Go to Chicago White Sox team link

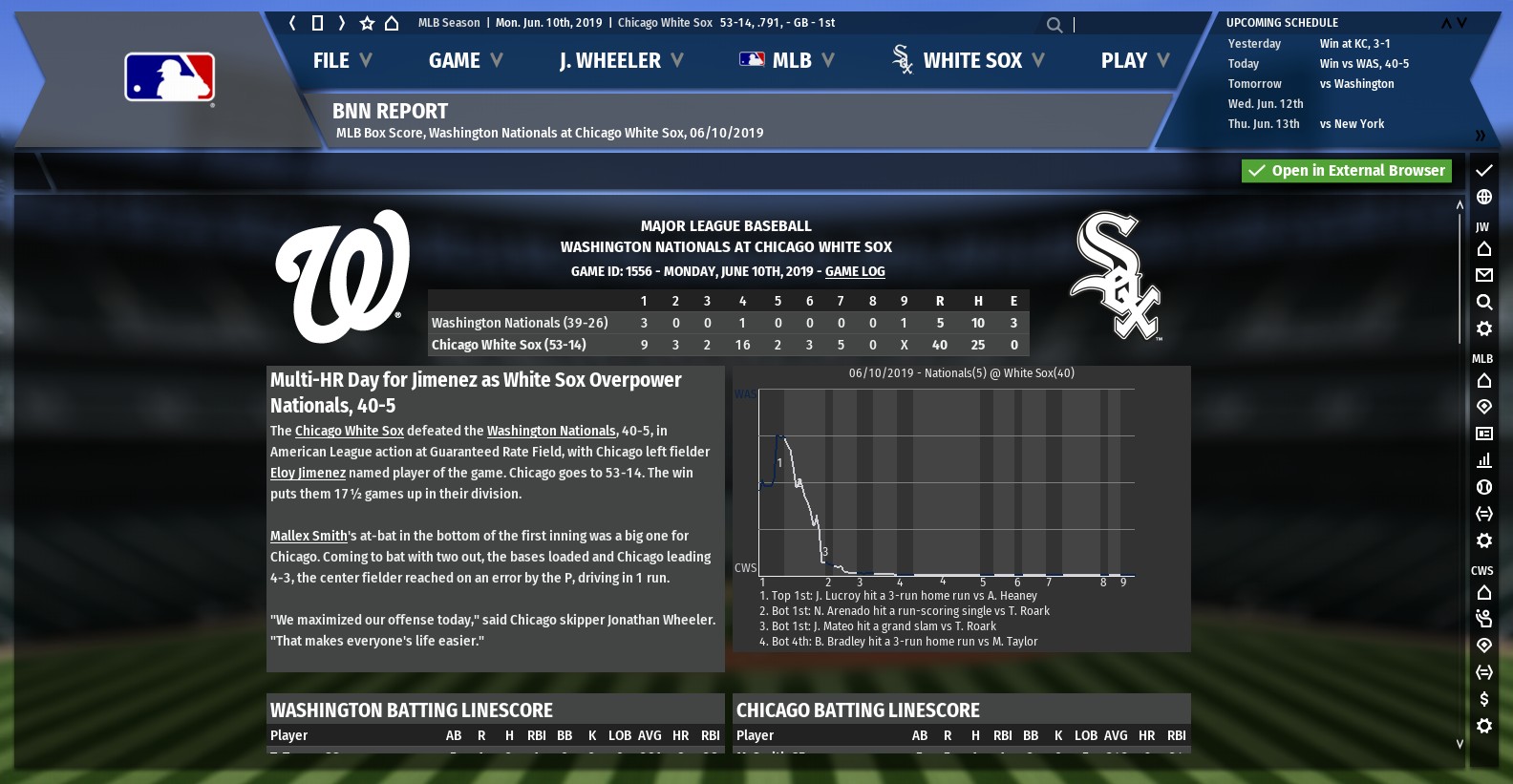pos(349,432)
